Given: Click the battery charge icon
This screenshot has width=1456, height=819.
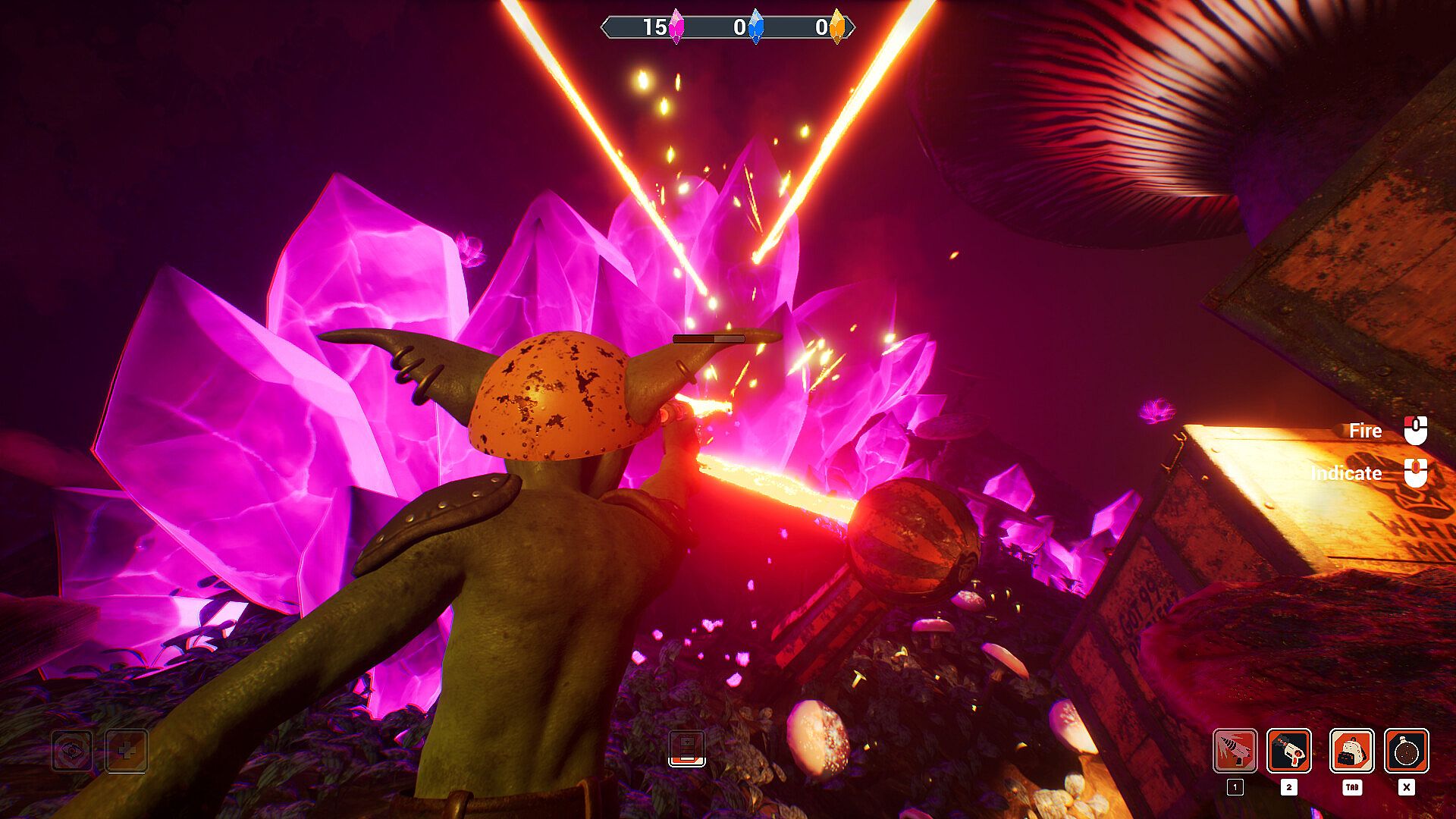Looking at the screenshot, I should point(686,748).
